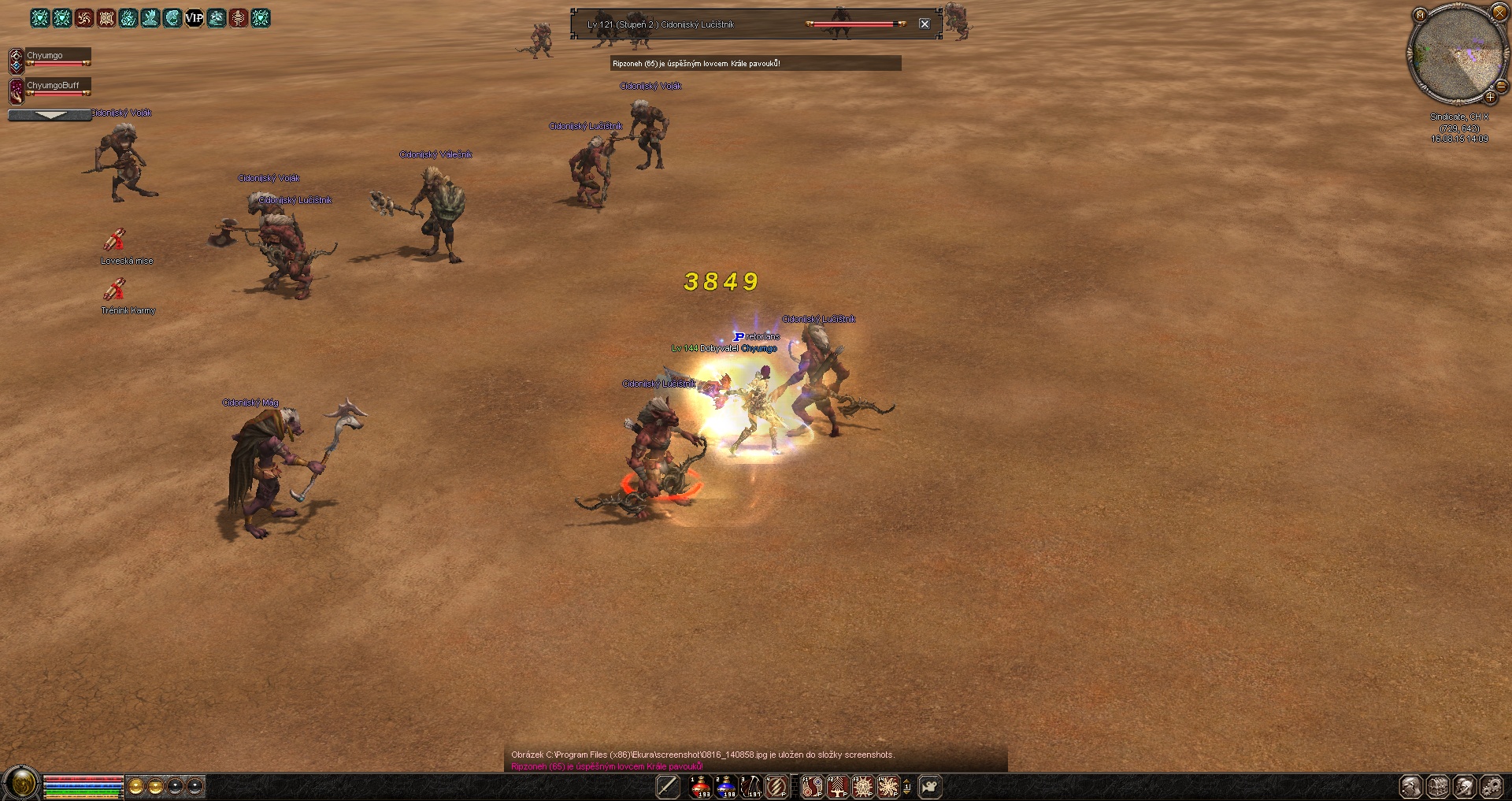Zoom in the minimap
The width and height of the screenshot is (1512, 801).
point(1490,98)
